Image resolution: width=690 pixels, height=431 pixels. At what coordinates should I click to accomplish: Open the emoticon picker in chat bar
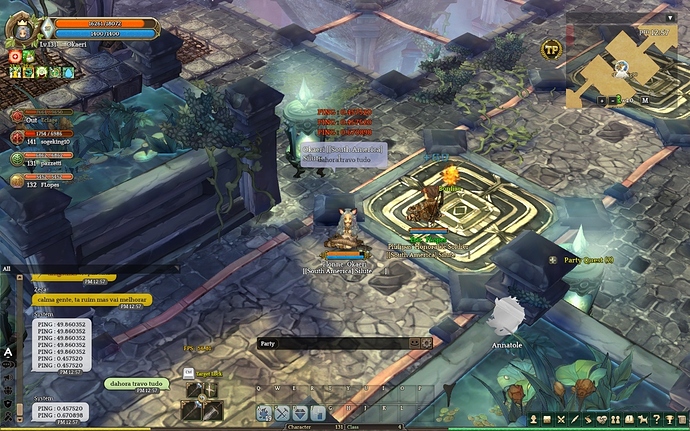click(x=414, y=343)
